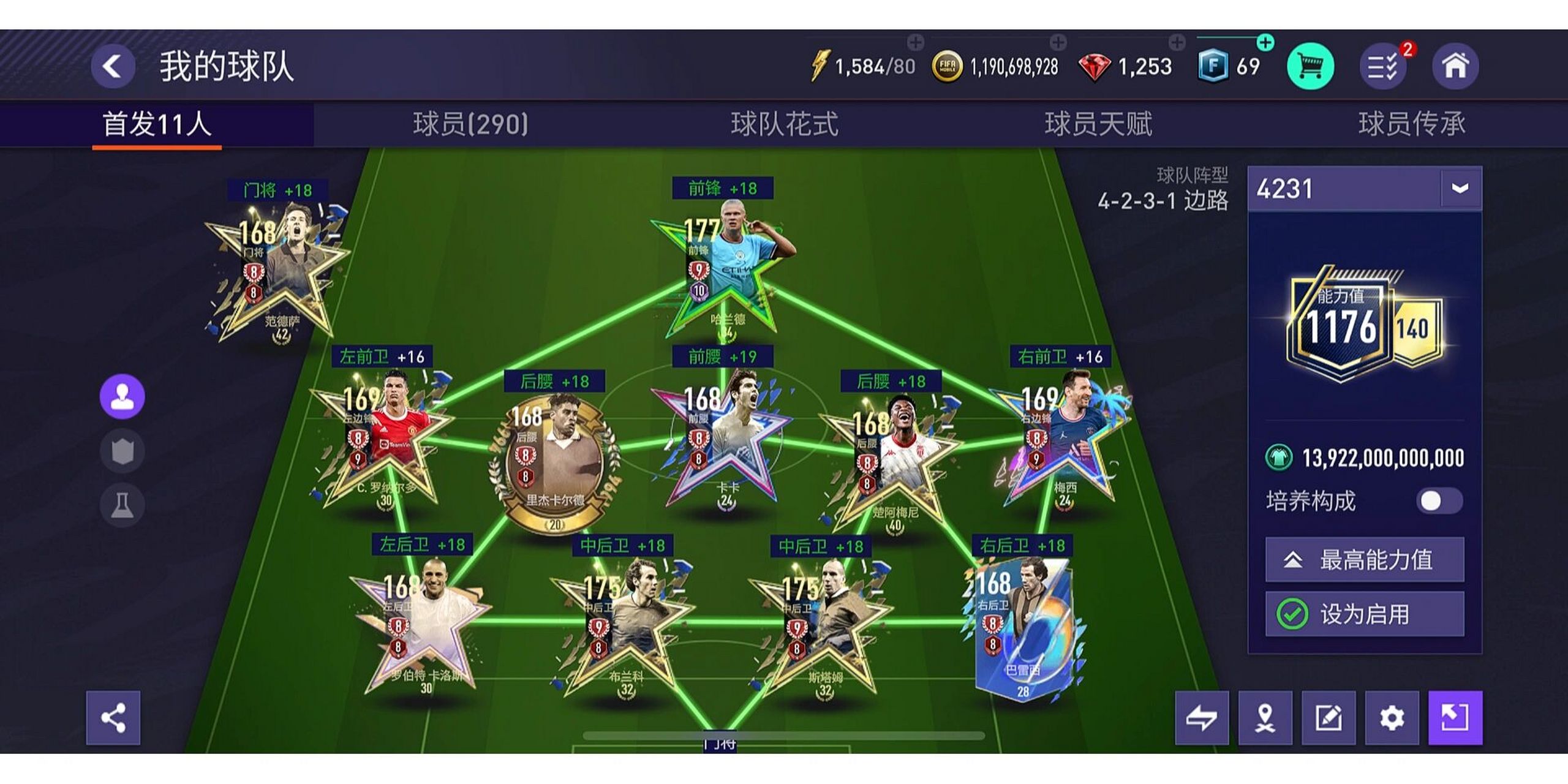Open the shopping cart store
Viewport: 1568px width, 784px height.
pyautogui.click(x=1310, y=66)
